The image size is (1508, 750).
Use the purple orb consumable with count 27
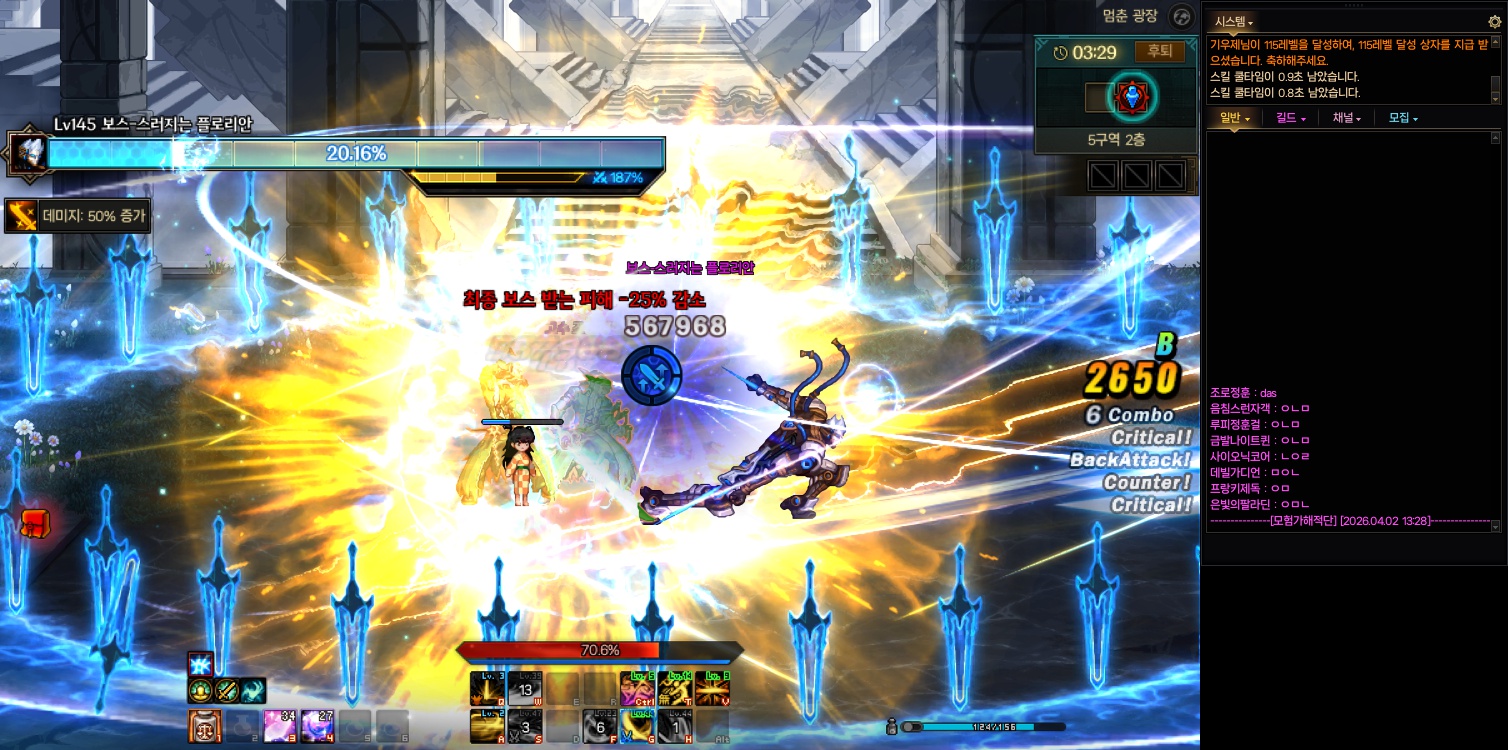click(318, 725)
